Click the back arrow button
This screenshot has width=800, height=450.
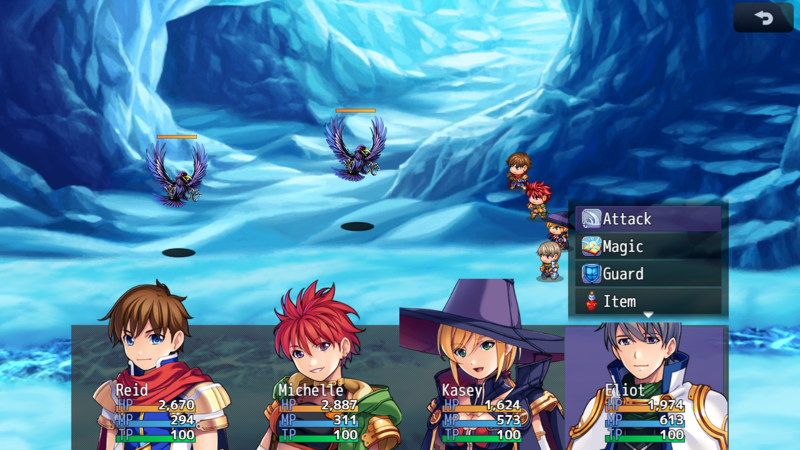(762, 18)
